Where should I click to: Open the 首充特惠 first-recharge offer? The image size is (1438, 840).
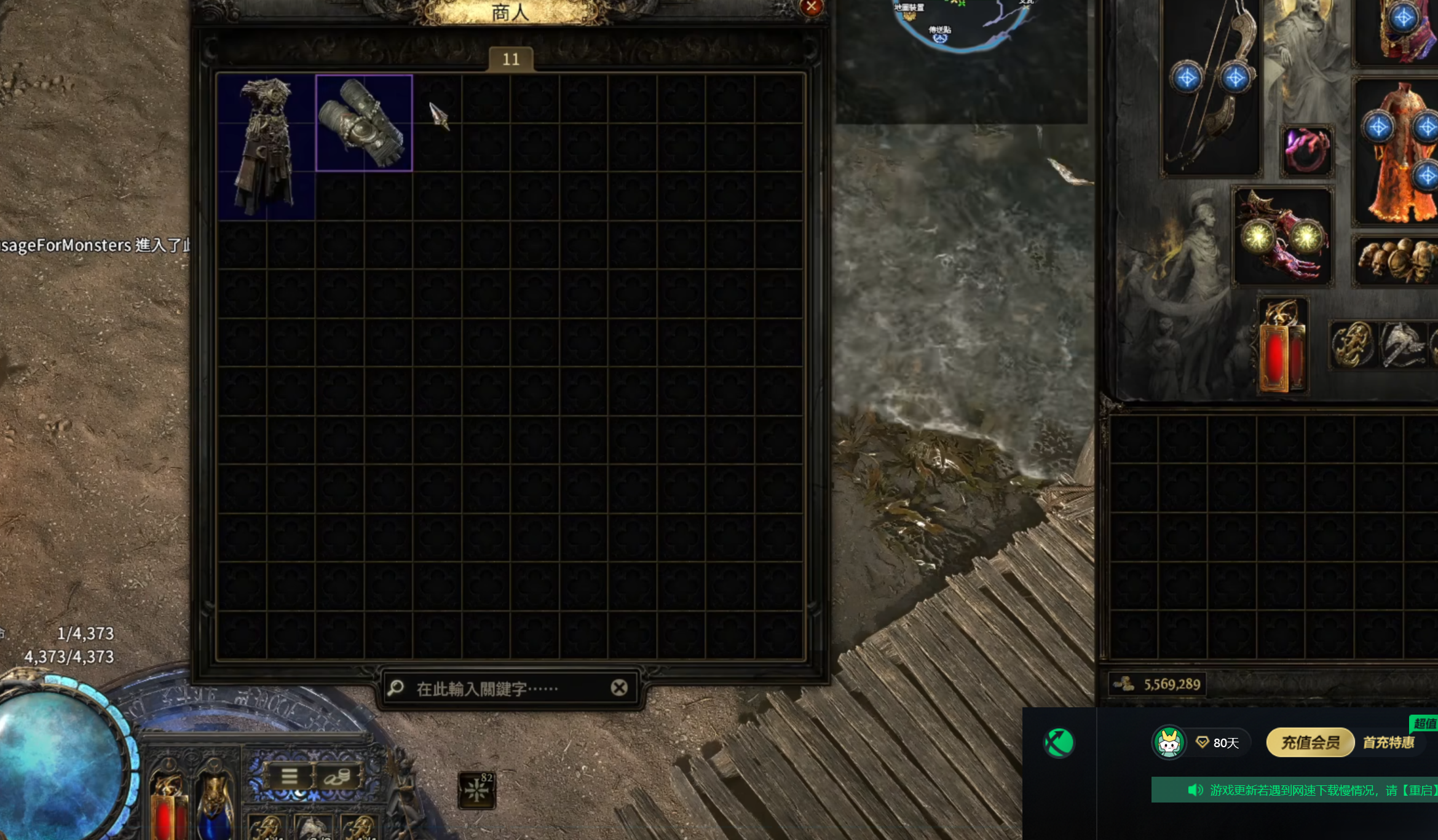1388,743
